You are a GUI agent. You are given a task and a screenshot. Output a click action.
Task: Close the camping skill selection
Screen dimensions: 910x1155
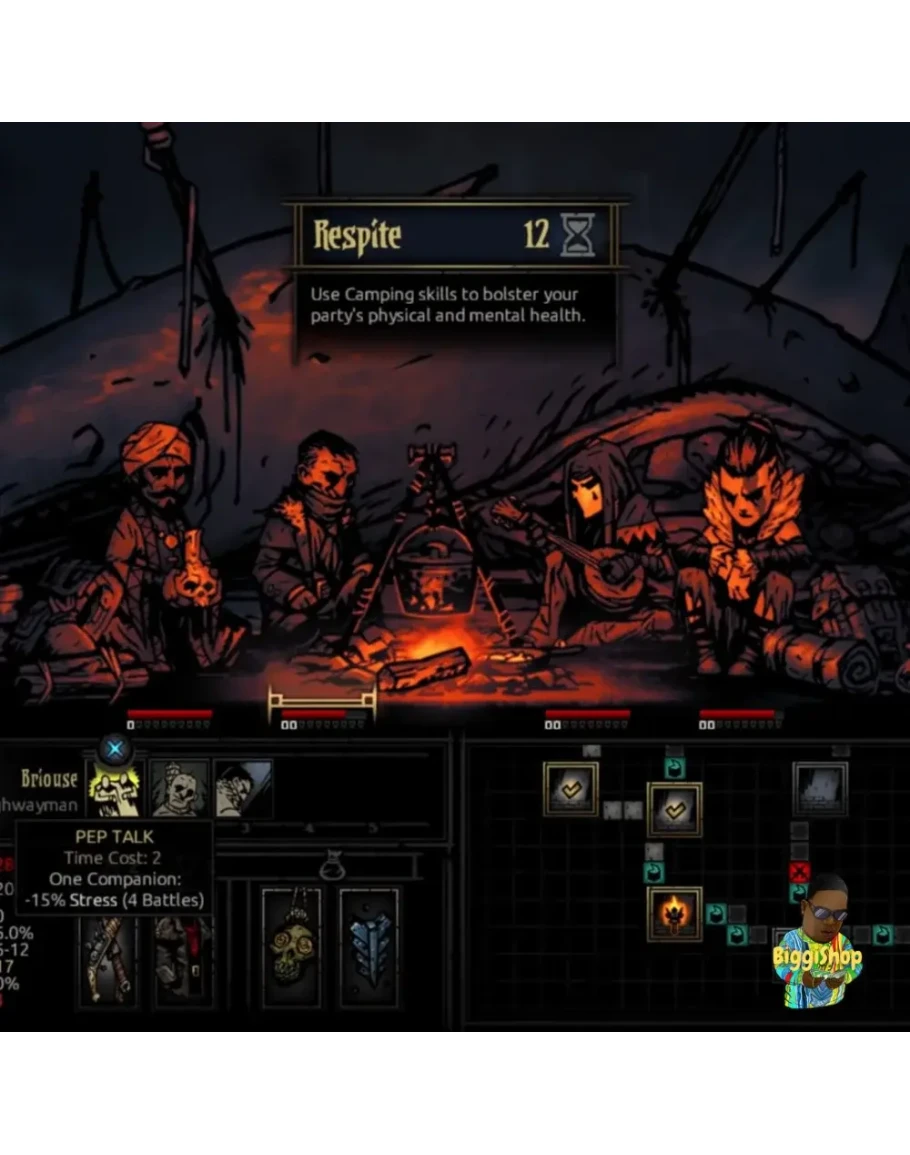(x=115, y=748)
